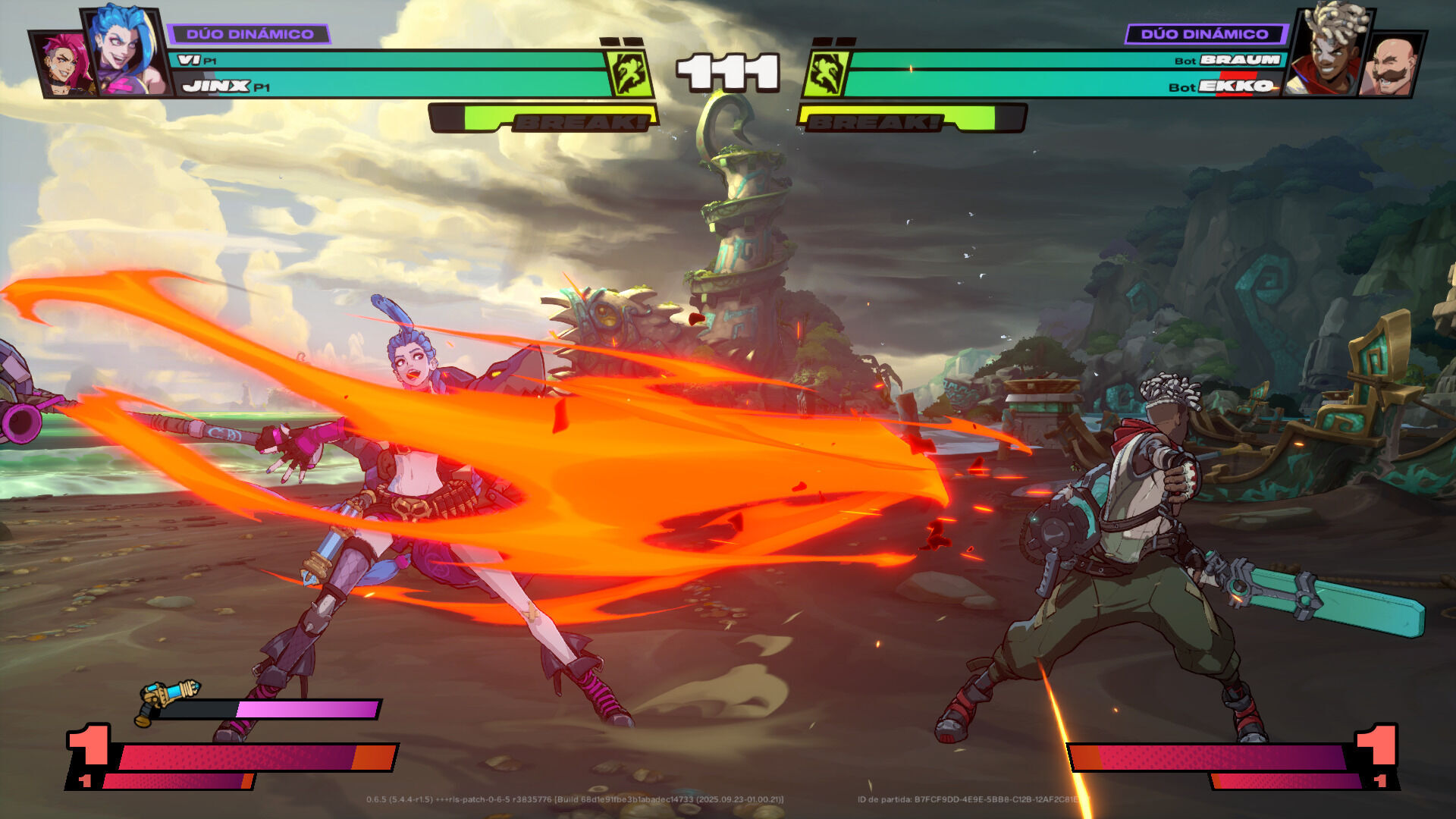Select player one's green fuse emblem
This screenshot has width=1456, height=819.
pos(629,74)
